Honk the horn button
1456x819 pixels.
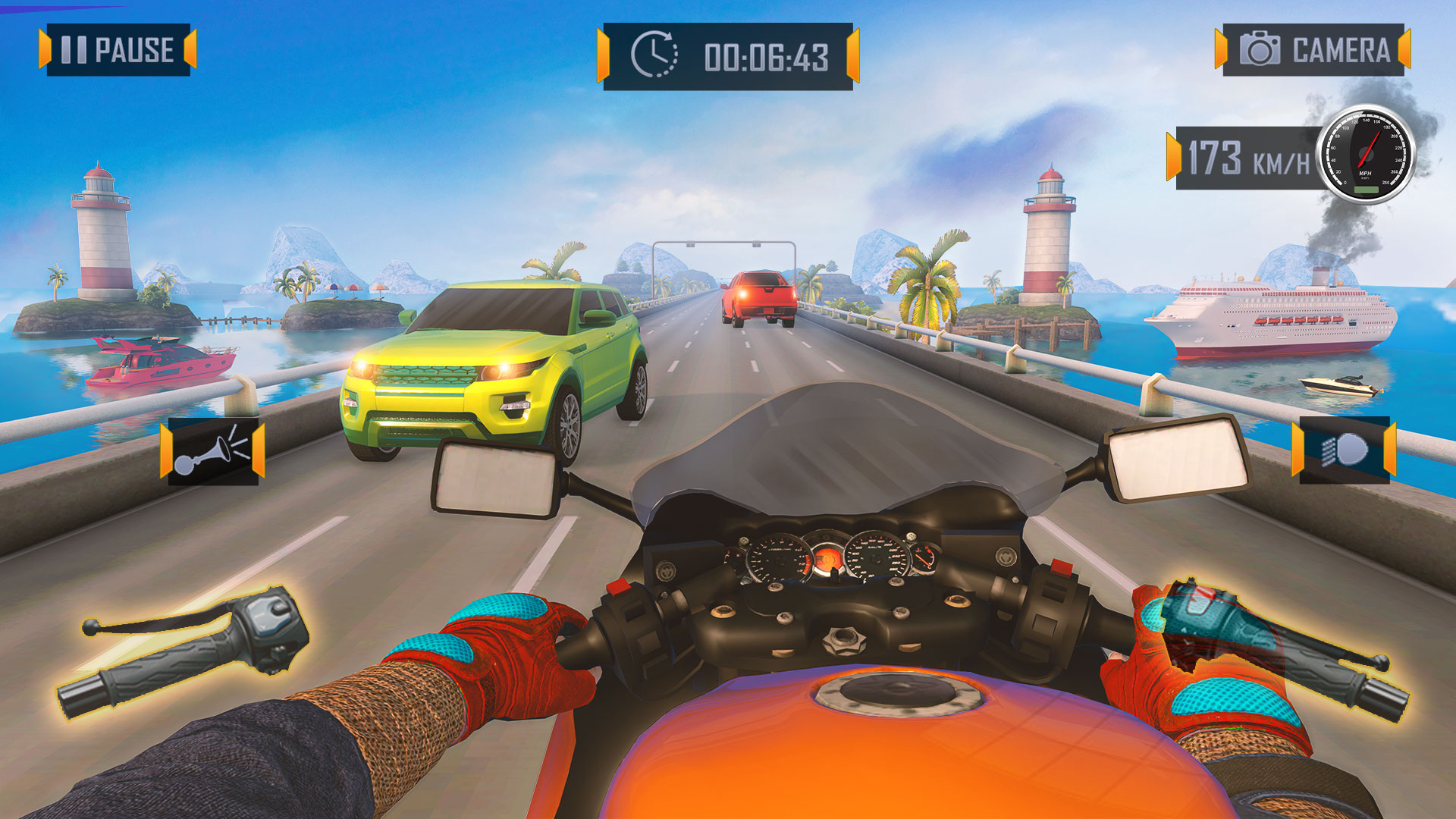pyautogui.click(x=212, y=451)
